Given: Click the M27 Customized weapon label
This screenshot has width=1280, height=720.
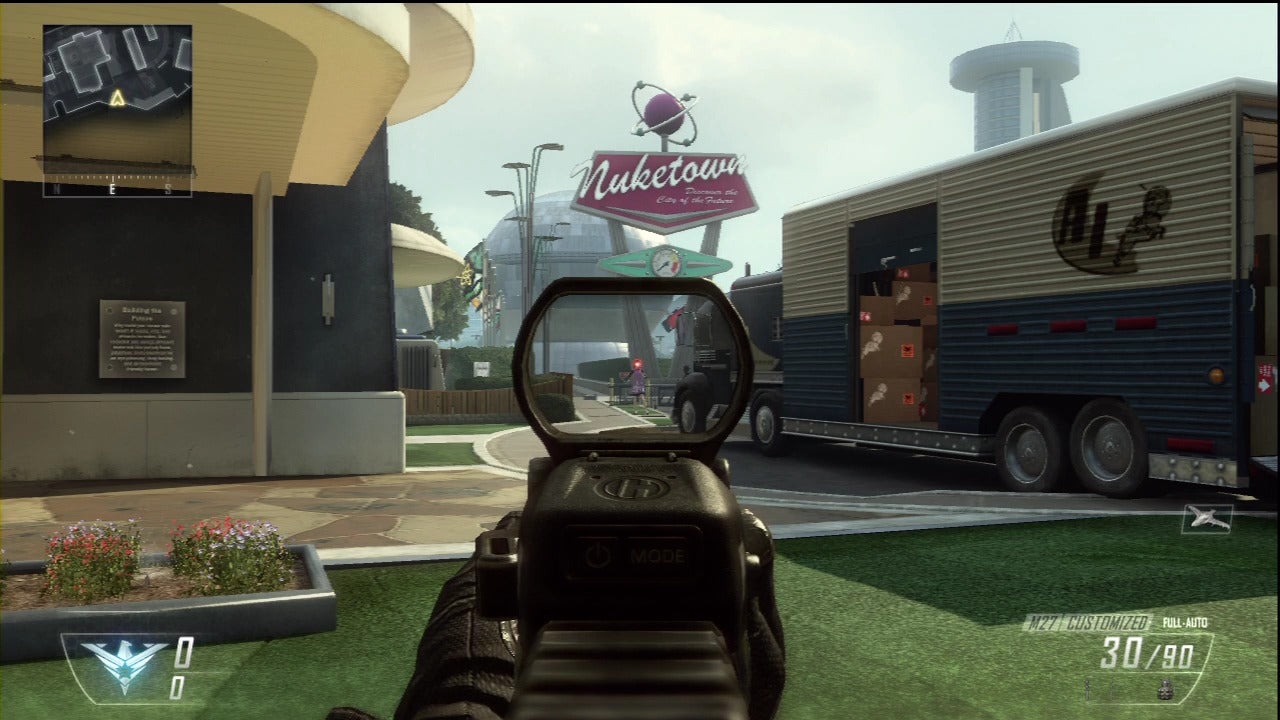Looking at the screenshot, I should (x=1087, y=623).
